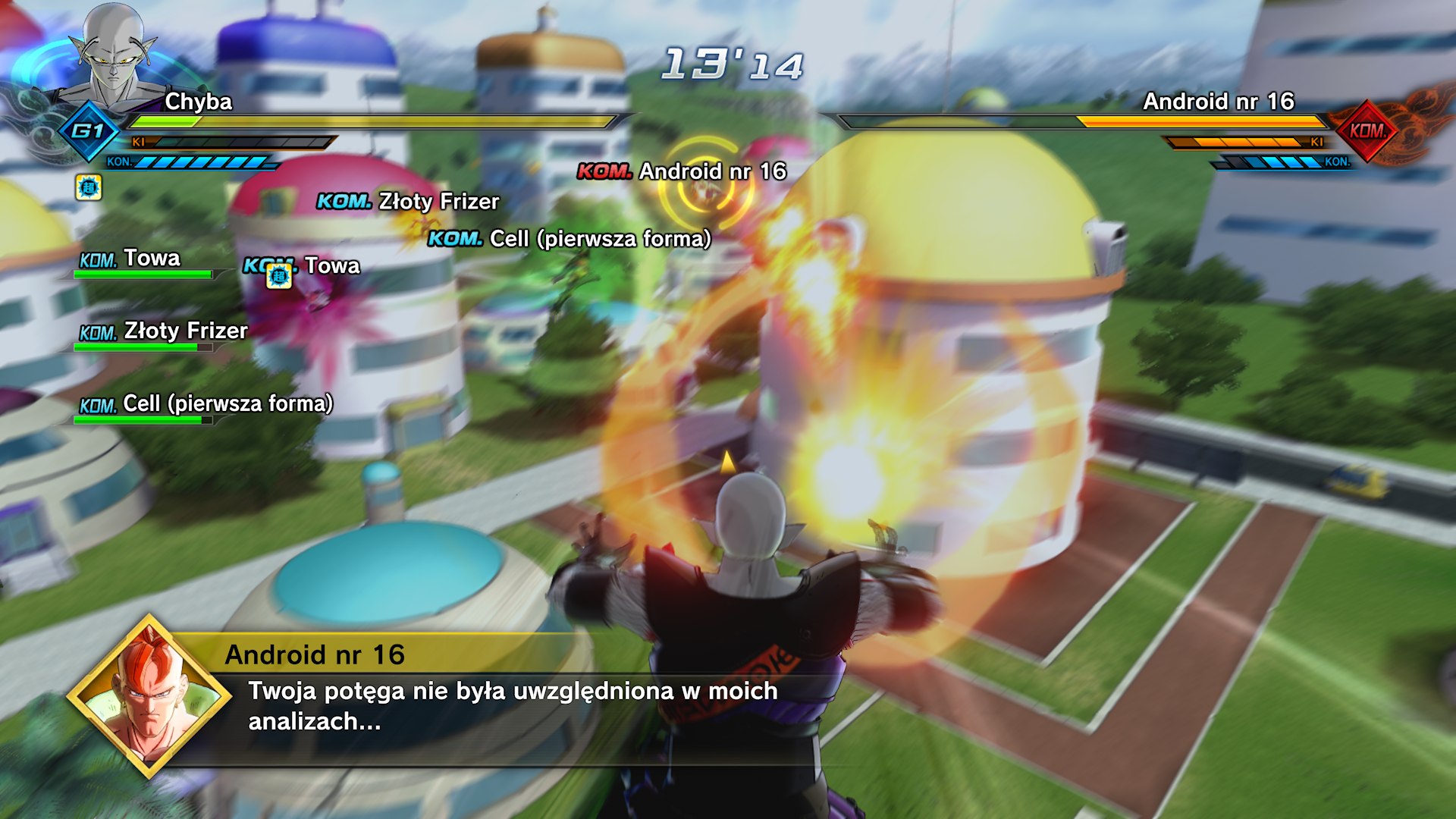Select the blue G1 player badge
This screenshot has width=1456, height=819.
point(89,131)
